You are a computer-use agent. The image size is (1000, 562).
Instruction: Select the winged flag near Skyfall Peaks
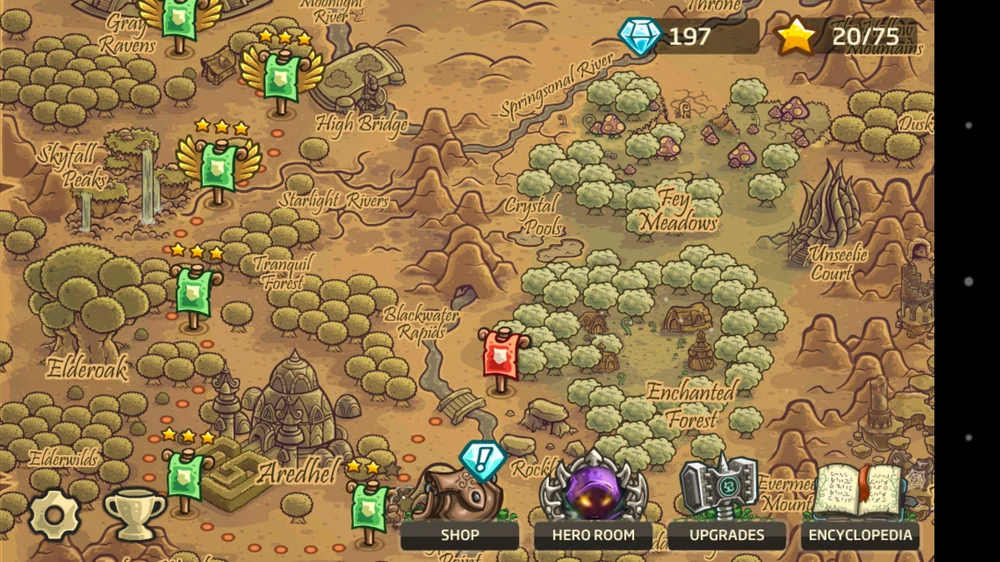click(x=218, y=163)
